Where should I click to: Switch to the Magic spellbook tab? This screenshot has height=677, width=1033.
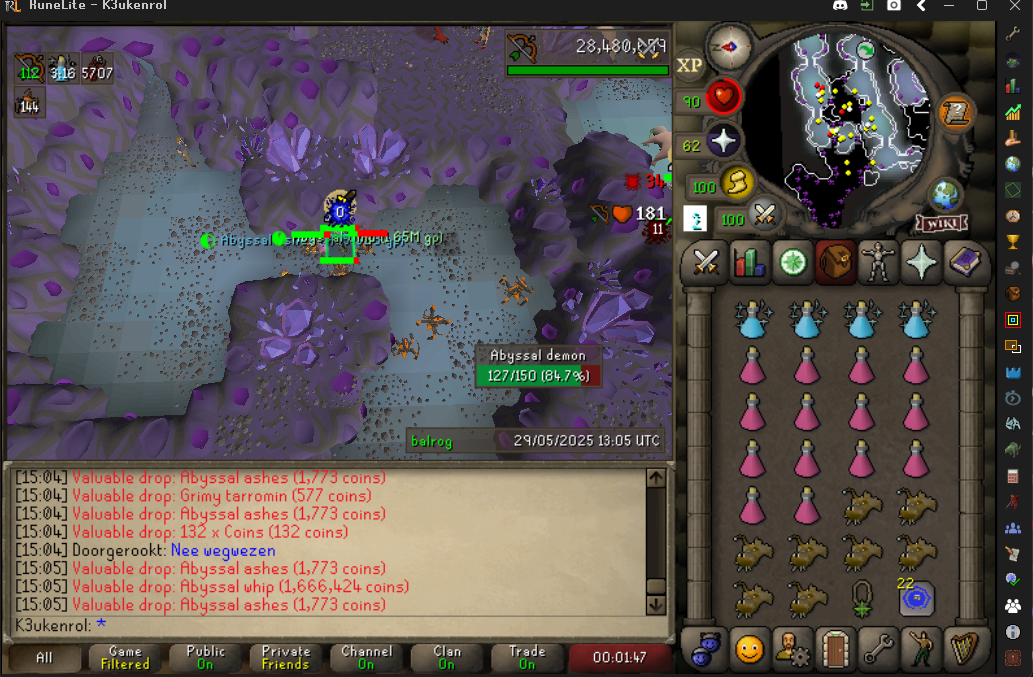(965, 262)
